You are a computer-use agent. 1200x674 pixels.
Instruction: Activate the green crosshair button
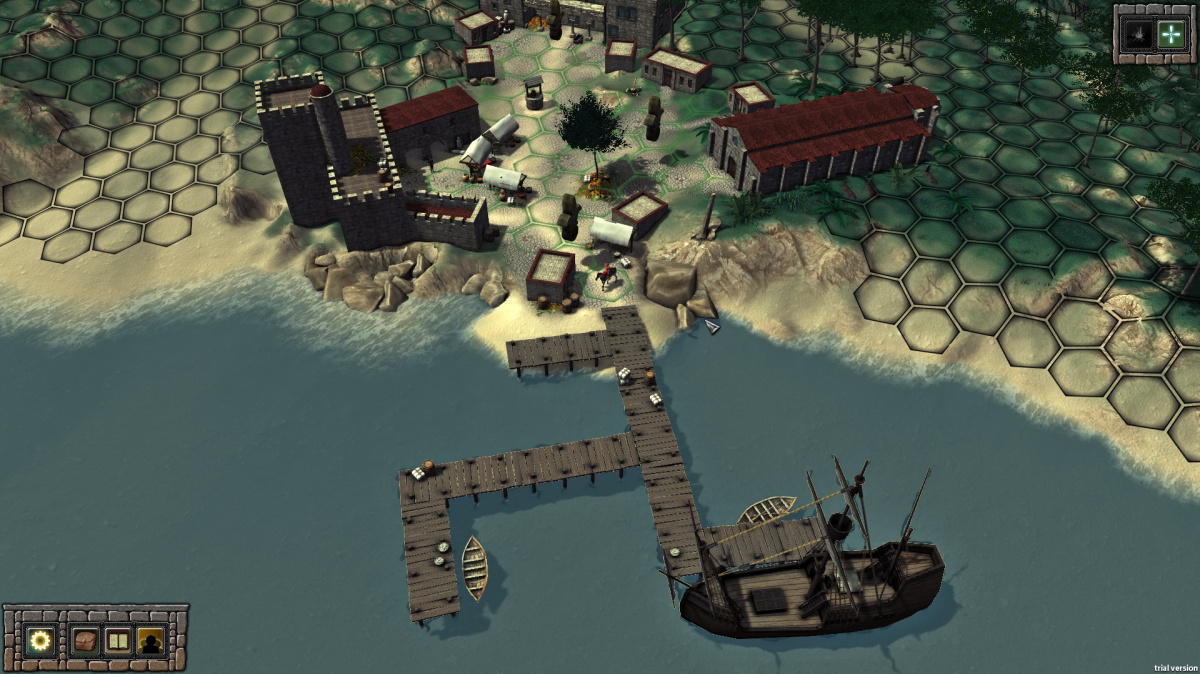coord(1169,34)
